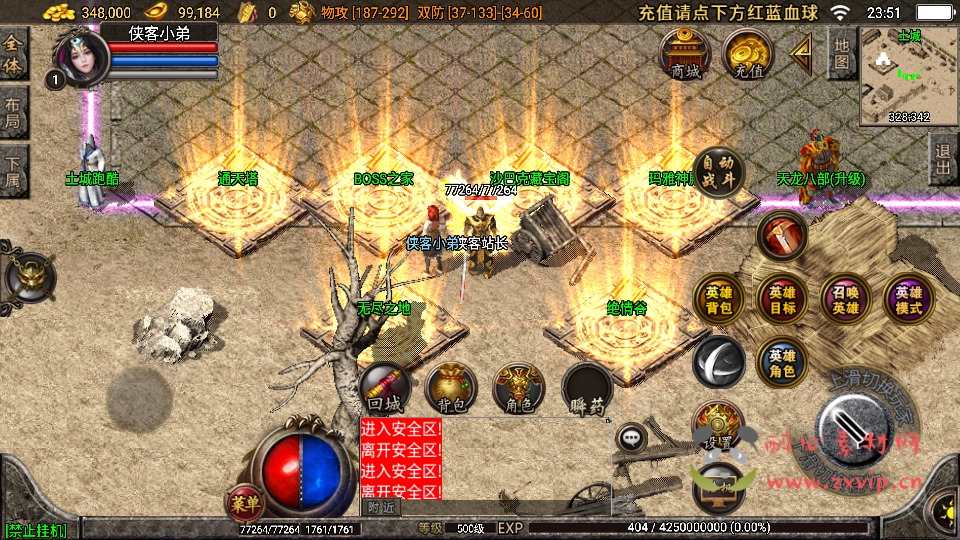Open the 商城 shop
Viewport: 960px width, 540px height.
point(686,54)
